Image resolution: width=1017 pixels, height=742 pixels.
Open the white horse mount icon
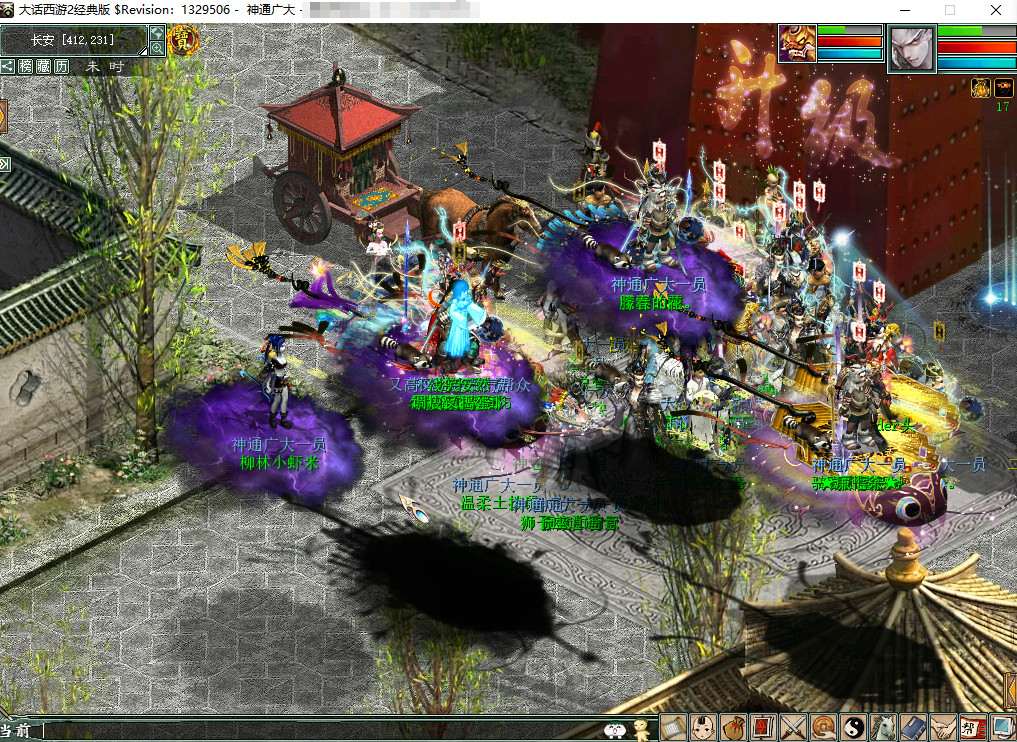[x=883, y=727]
